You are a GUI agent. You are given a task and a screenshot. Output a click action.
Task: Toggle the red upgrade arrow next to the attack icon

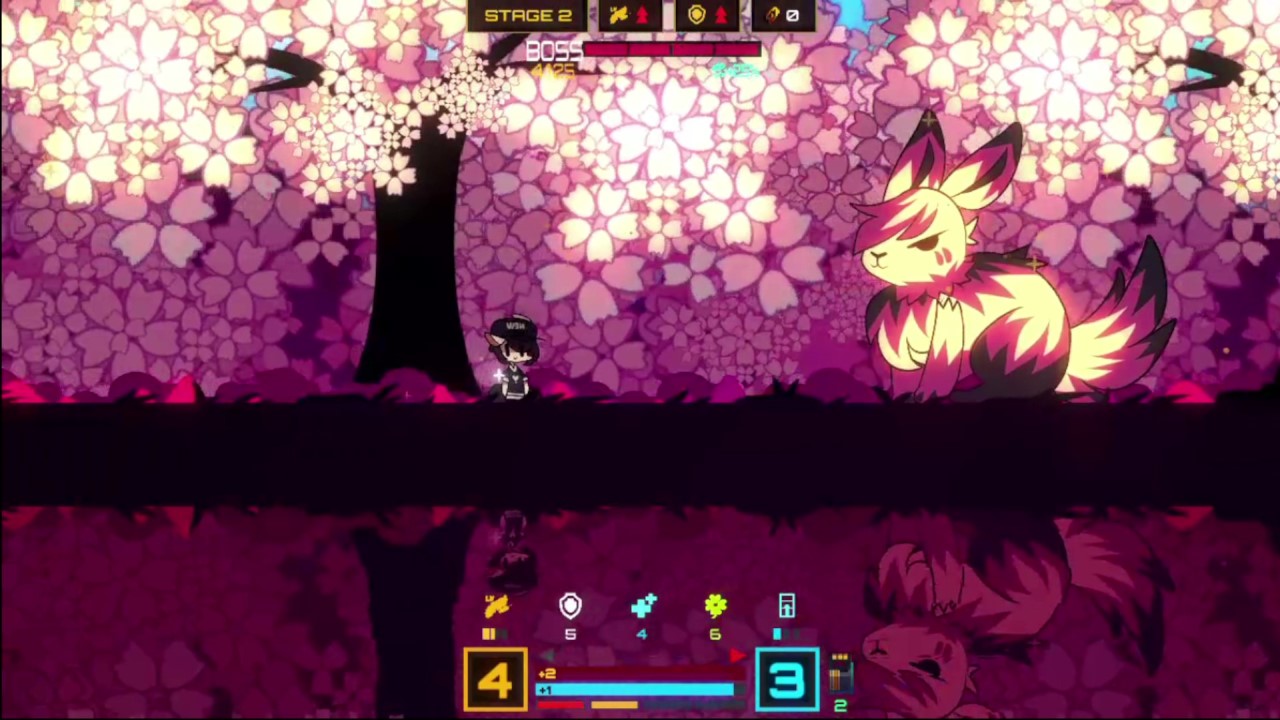coord(643,13)
